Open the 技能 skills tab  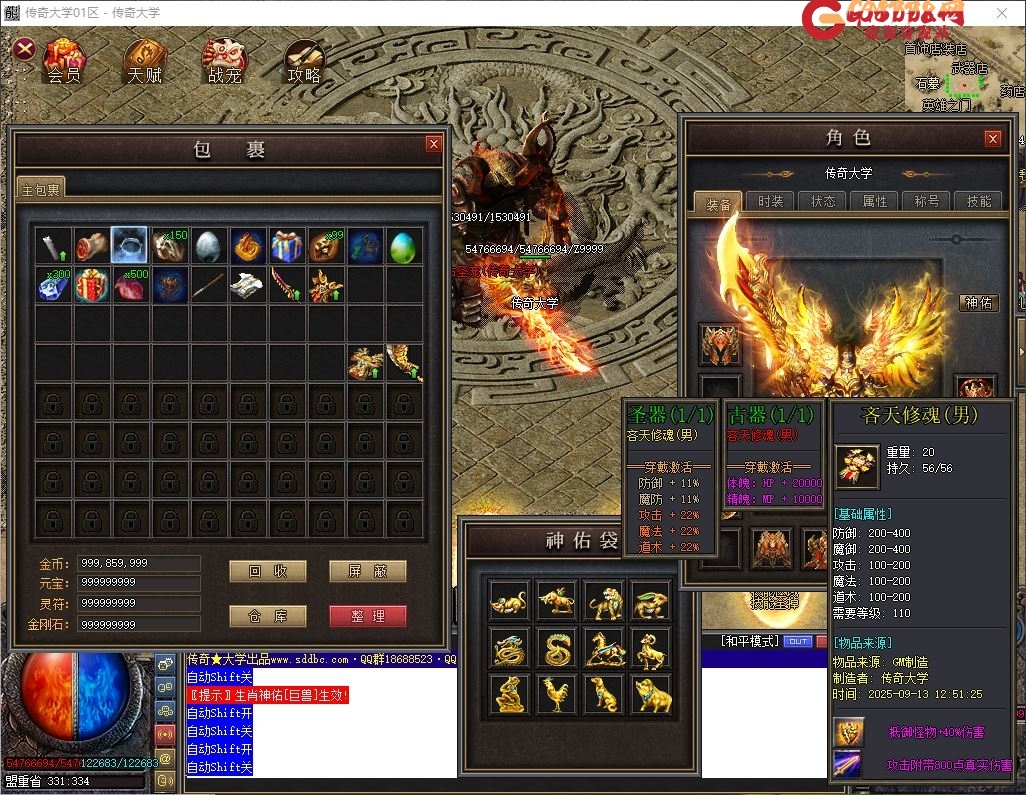[979, 201]
